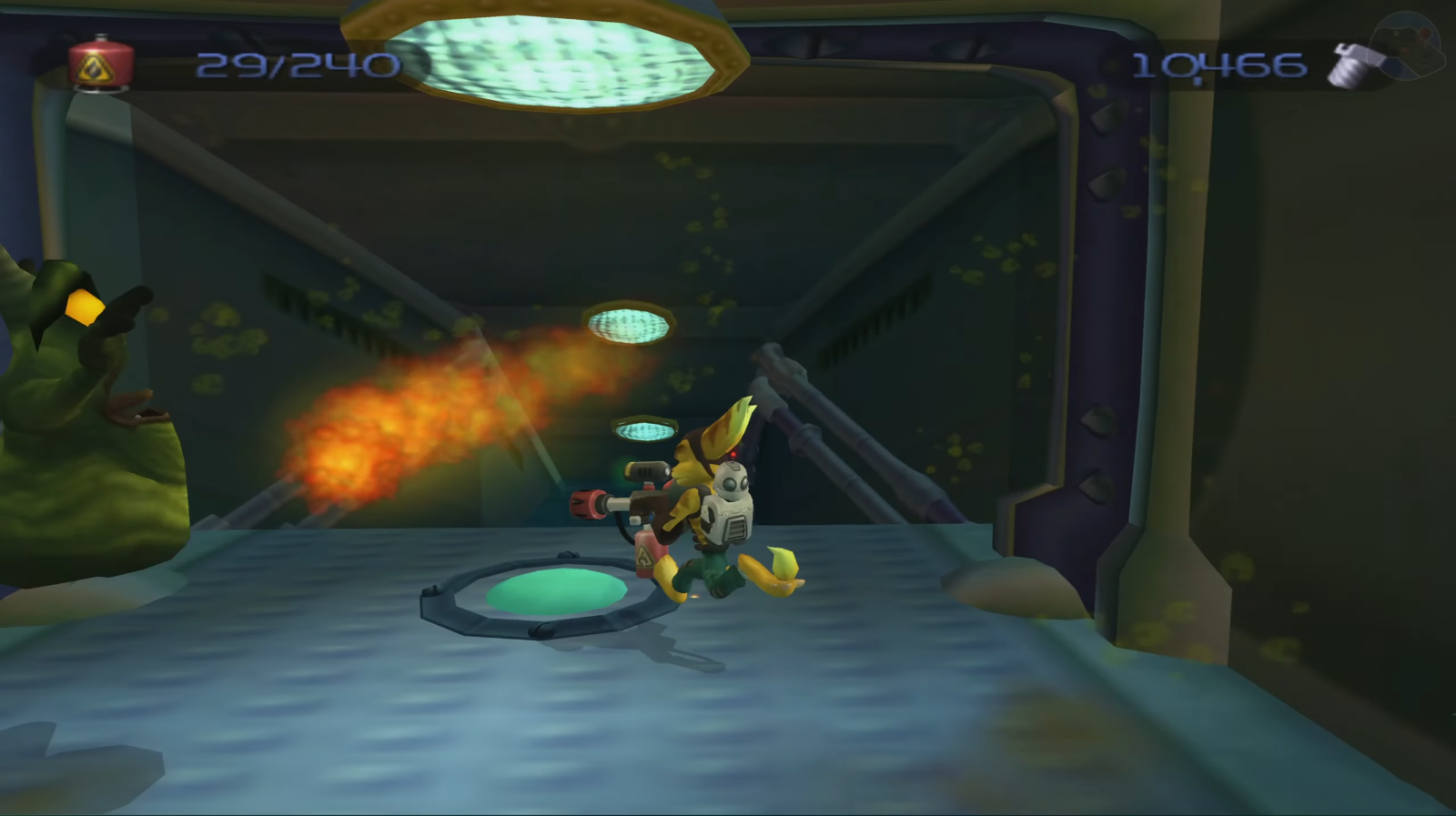The width and height of the screenshot is (1456, 816).
Task: Expand the bolt counter readout 10,466
Action: tap(1219, 65)
